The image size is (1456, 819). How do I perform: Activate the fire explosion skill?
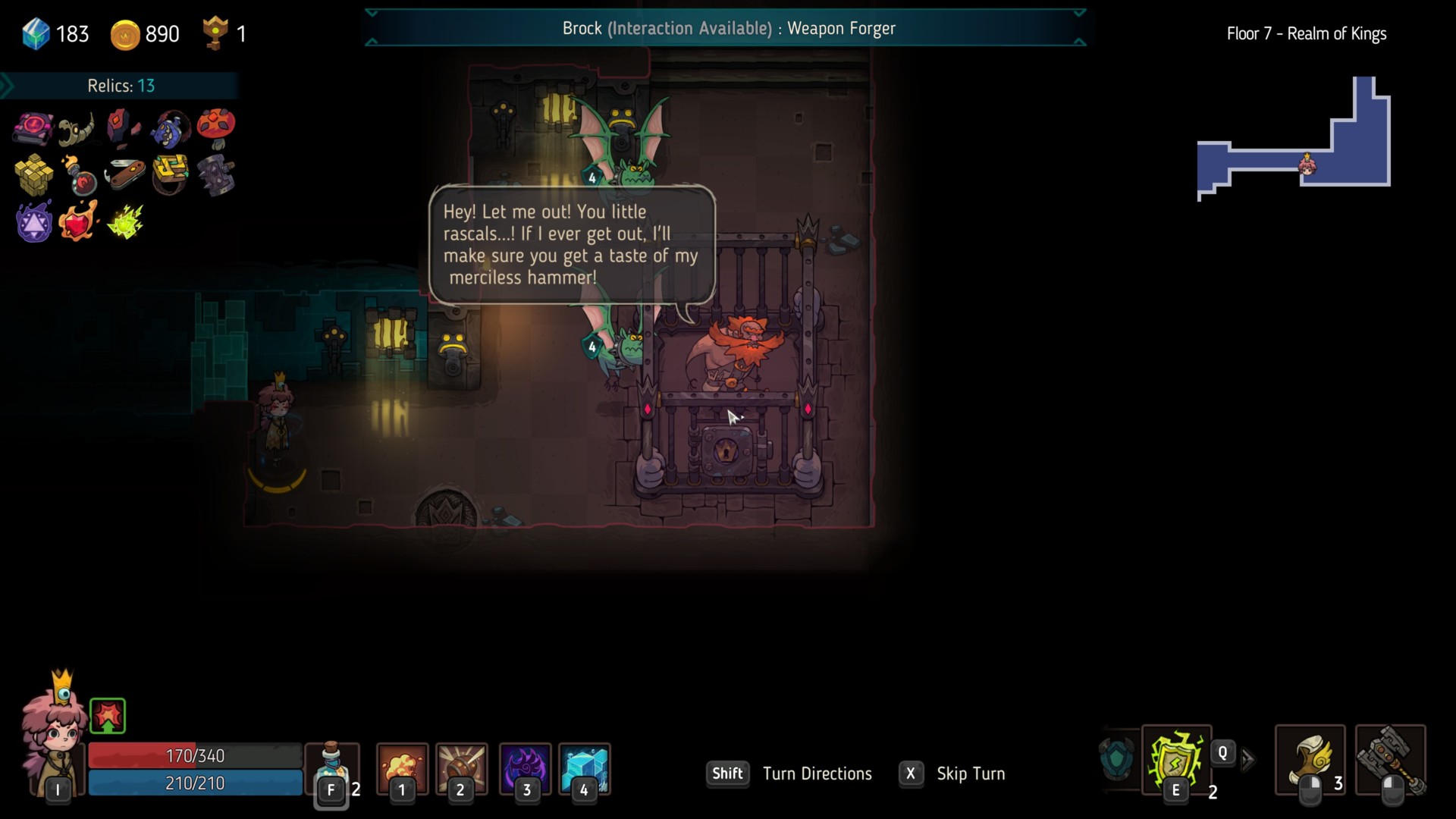402,767
